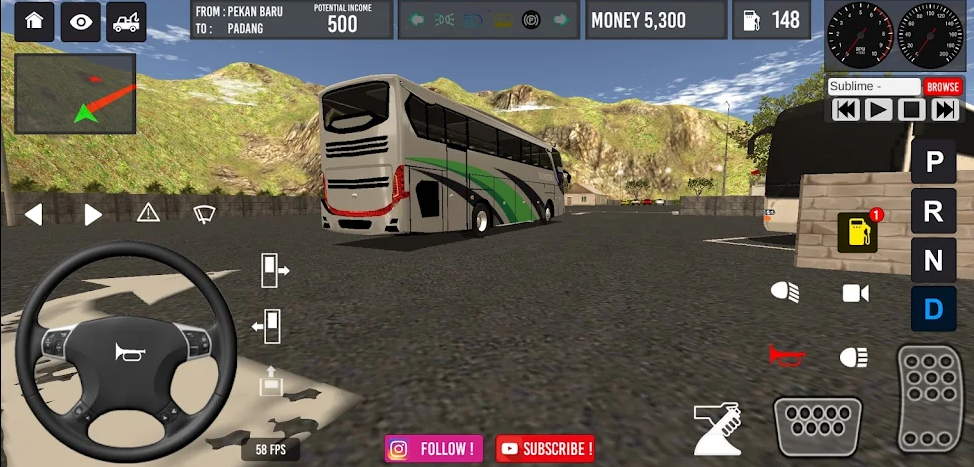Open the yellow fuel station notification
This screenshot has height=467, width=974.
click(858, 232)
